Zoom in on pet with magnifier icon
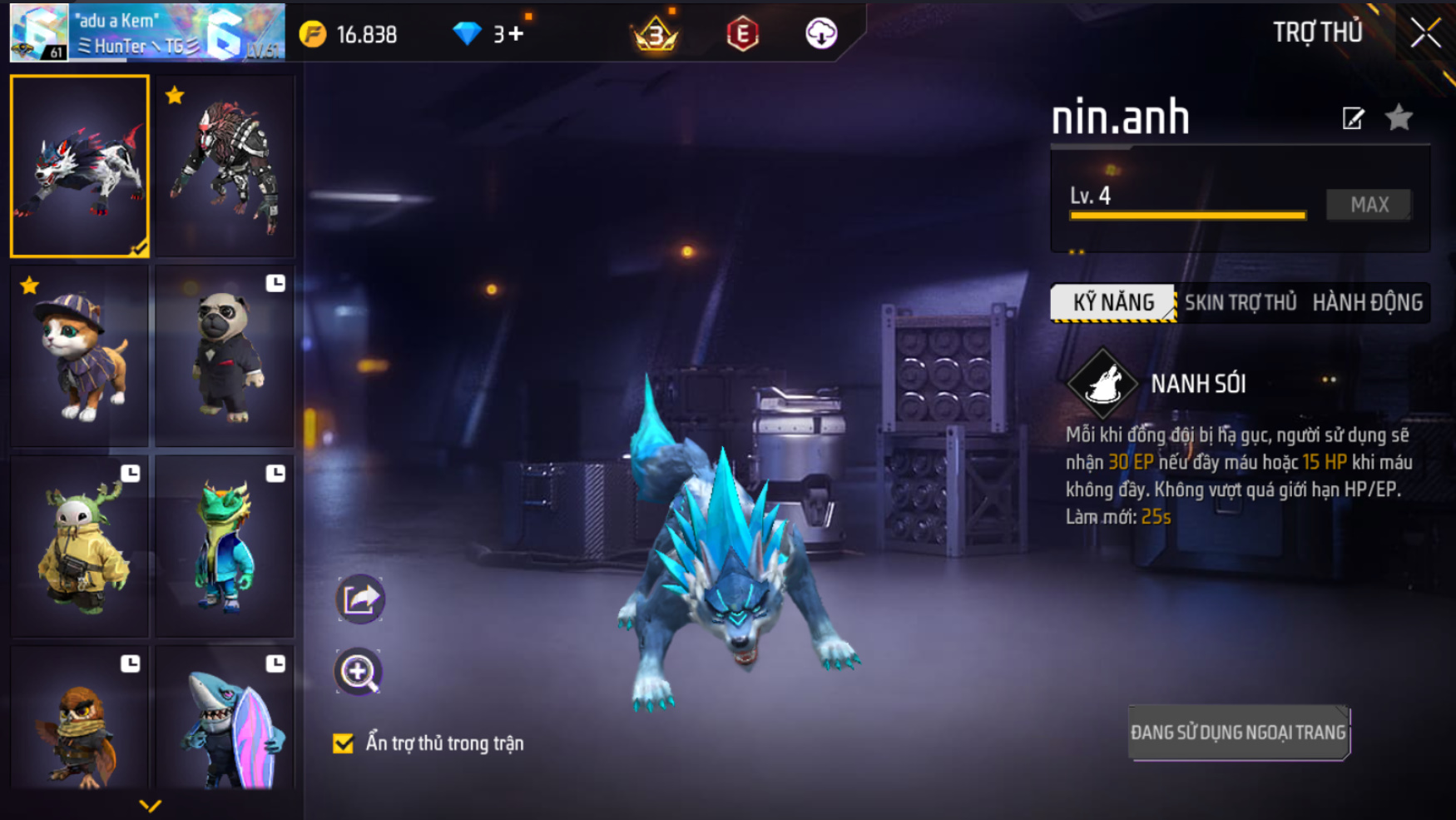1456x820 pixels. point(359,672)
